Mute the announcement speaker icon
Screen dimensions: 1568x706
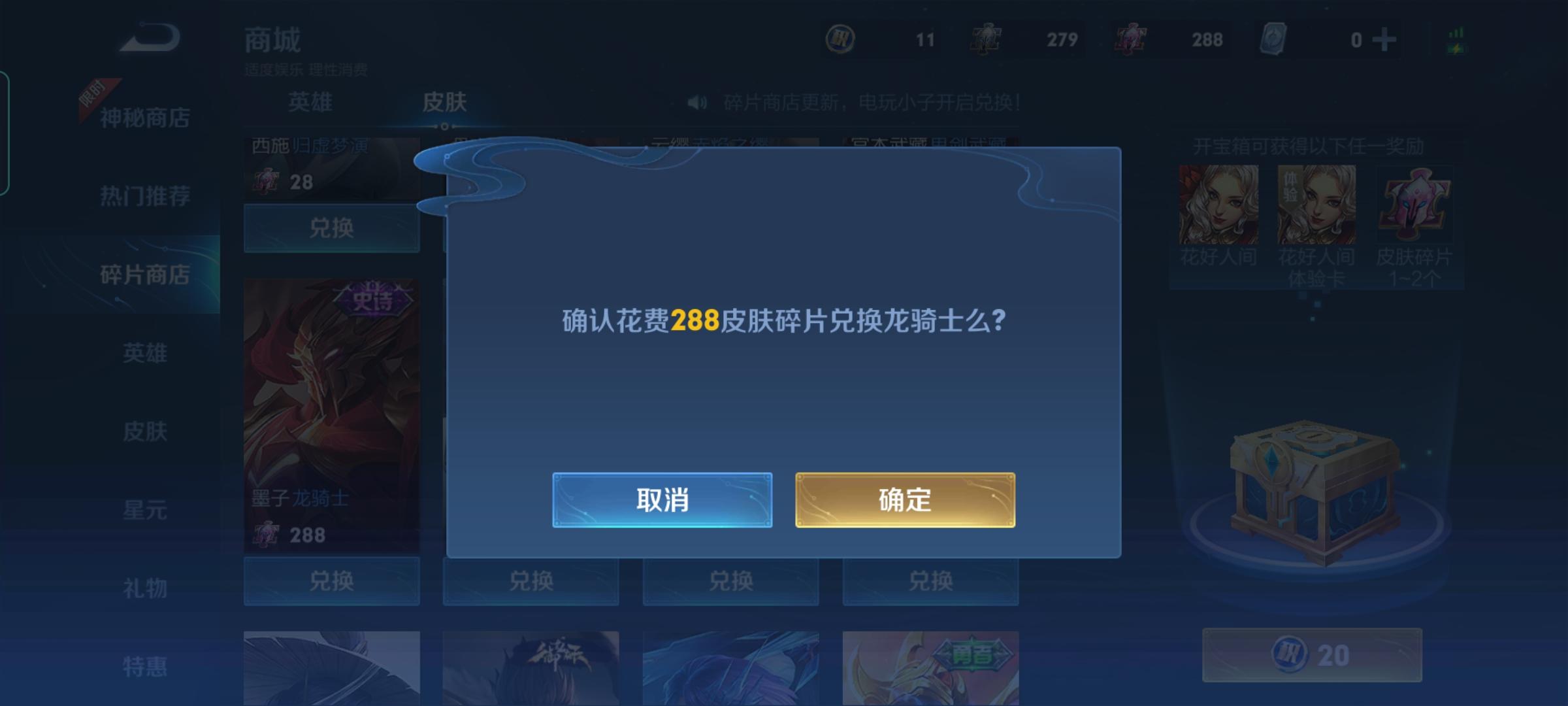coord(696,101)
